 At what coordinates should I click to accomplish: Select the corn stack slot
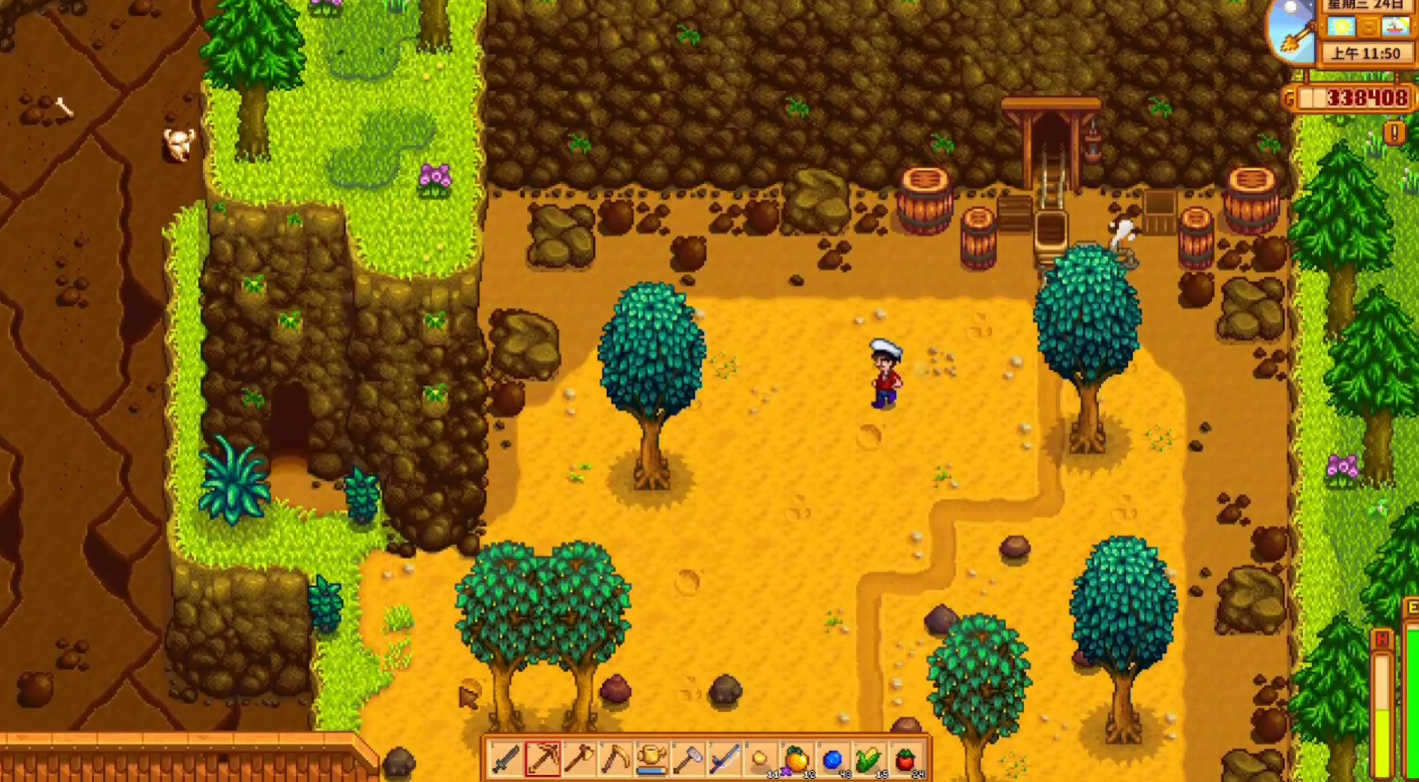(868, 759)
